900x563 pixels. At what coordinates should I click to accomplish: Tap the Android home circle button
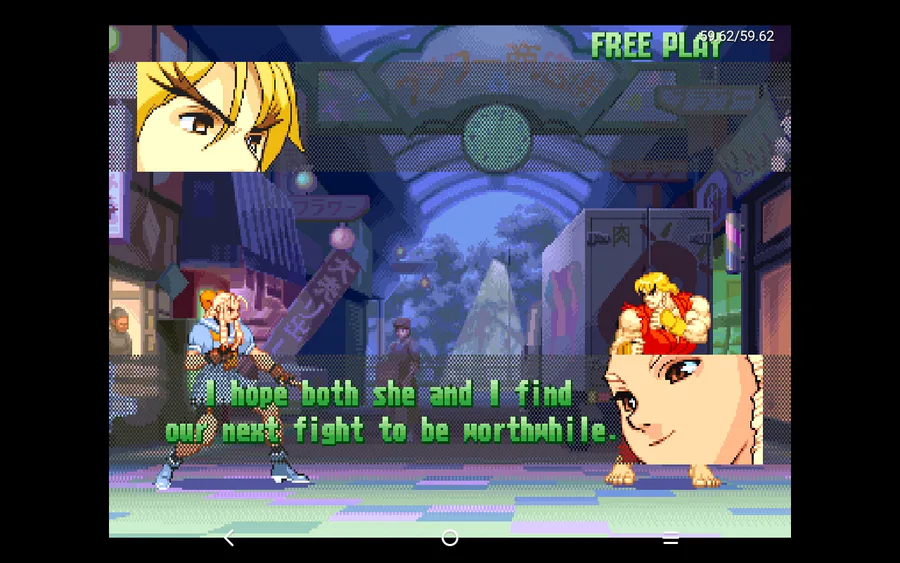[450, 538]
